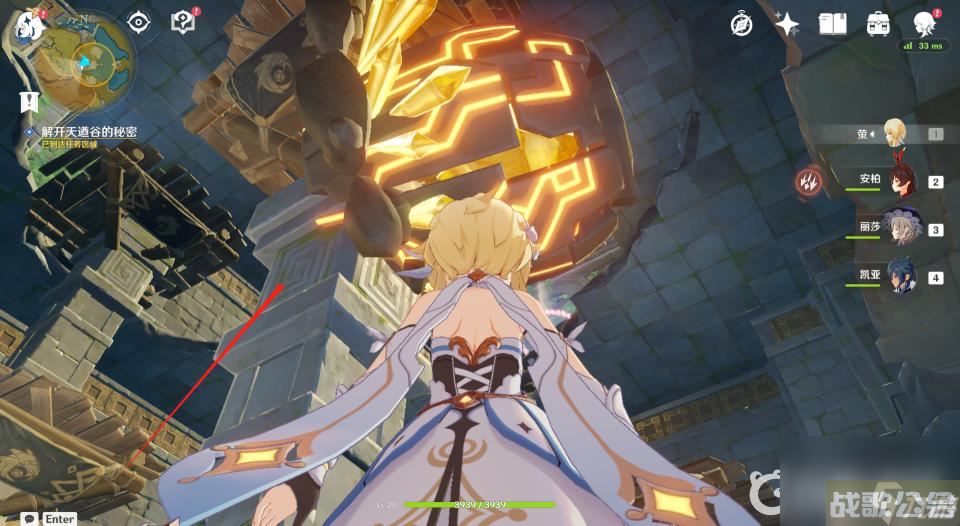Image resolution: width=960 pixels, height=526 pixels.
Task: Click the red arrow burst icon beside 安柏
Action: pyautogui.click(x=809, y=181)
